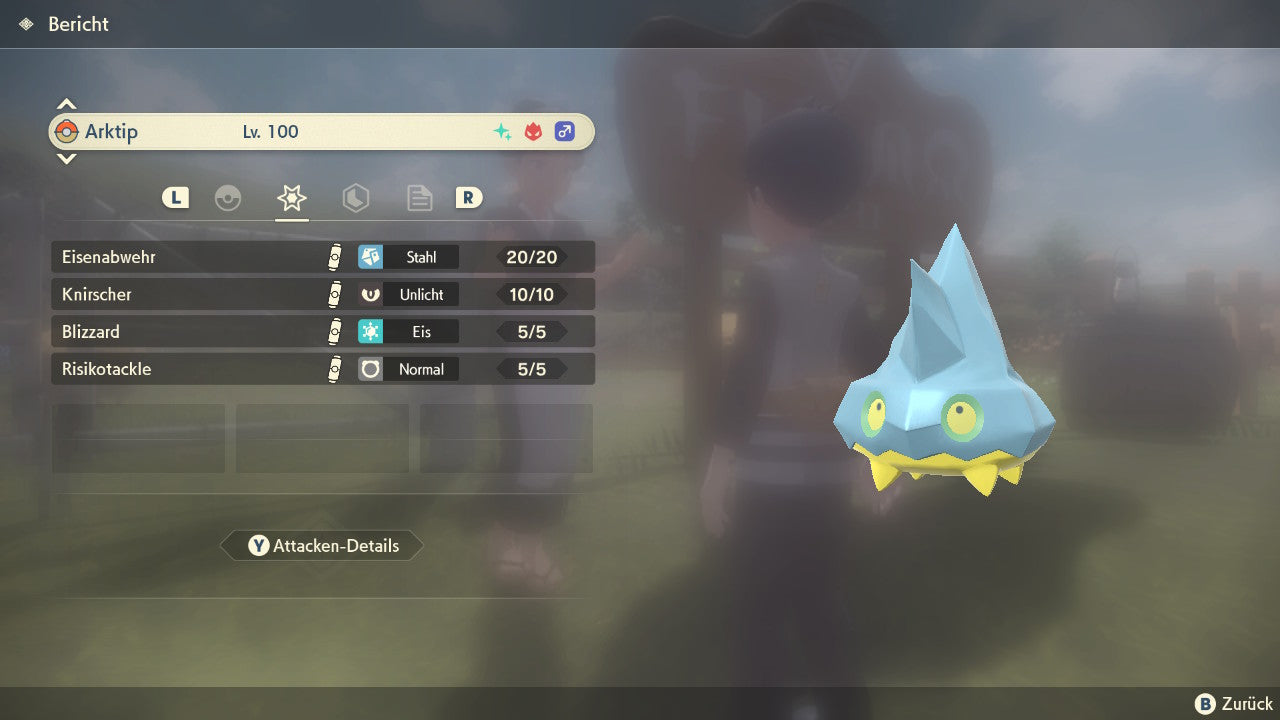The image size is (1280, 720).
Task: Open the moves star tab
Action: 291,198
